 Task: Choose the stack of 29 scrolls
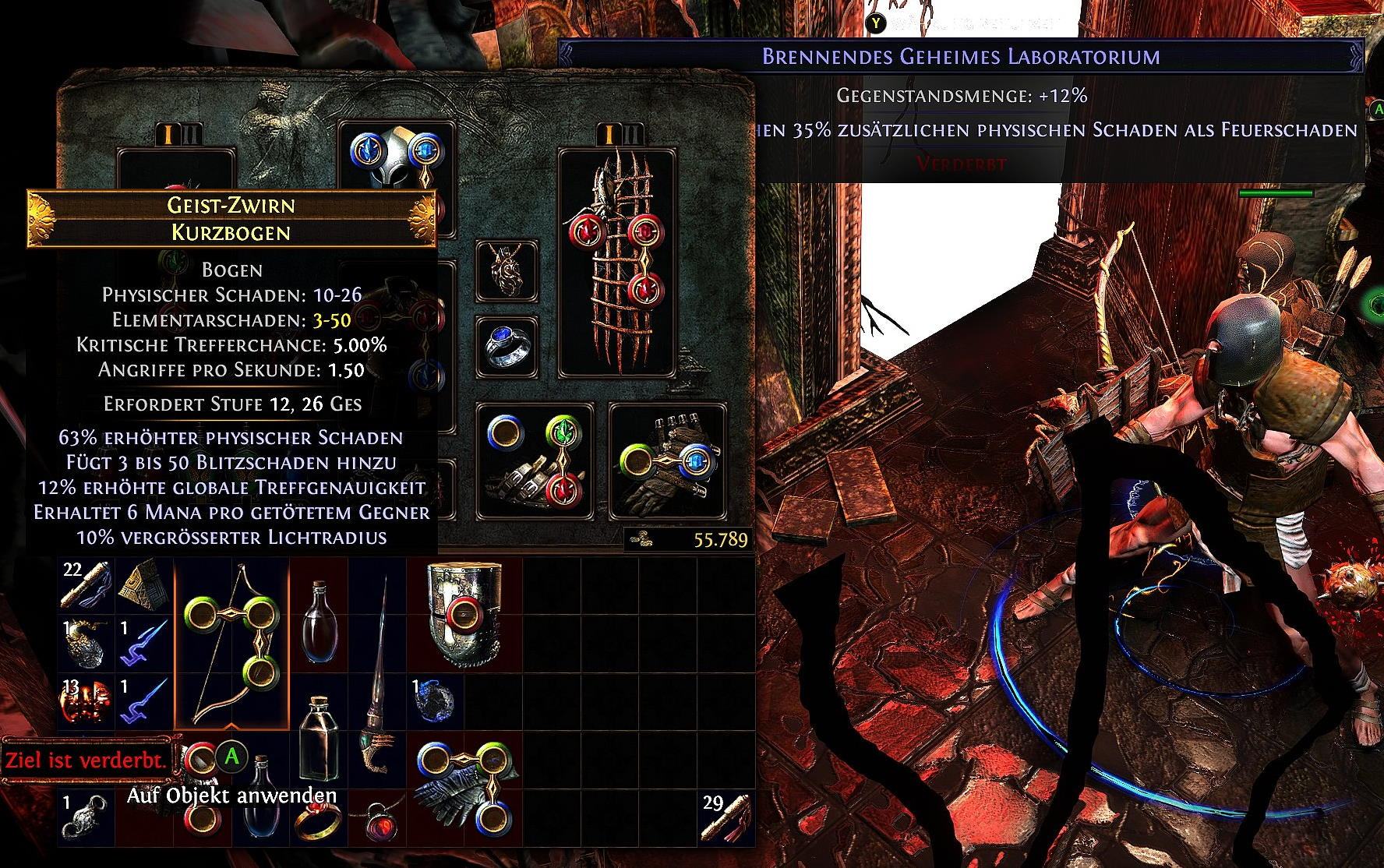(726, 819)
